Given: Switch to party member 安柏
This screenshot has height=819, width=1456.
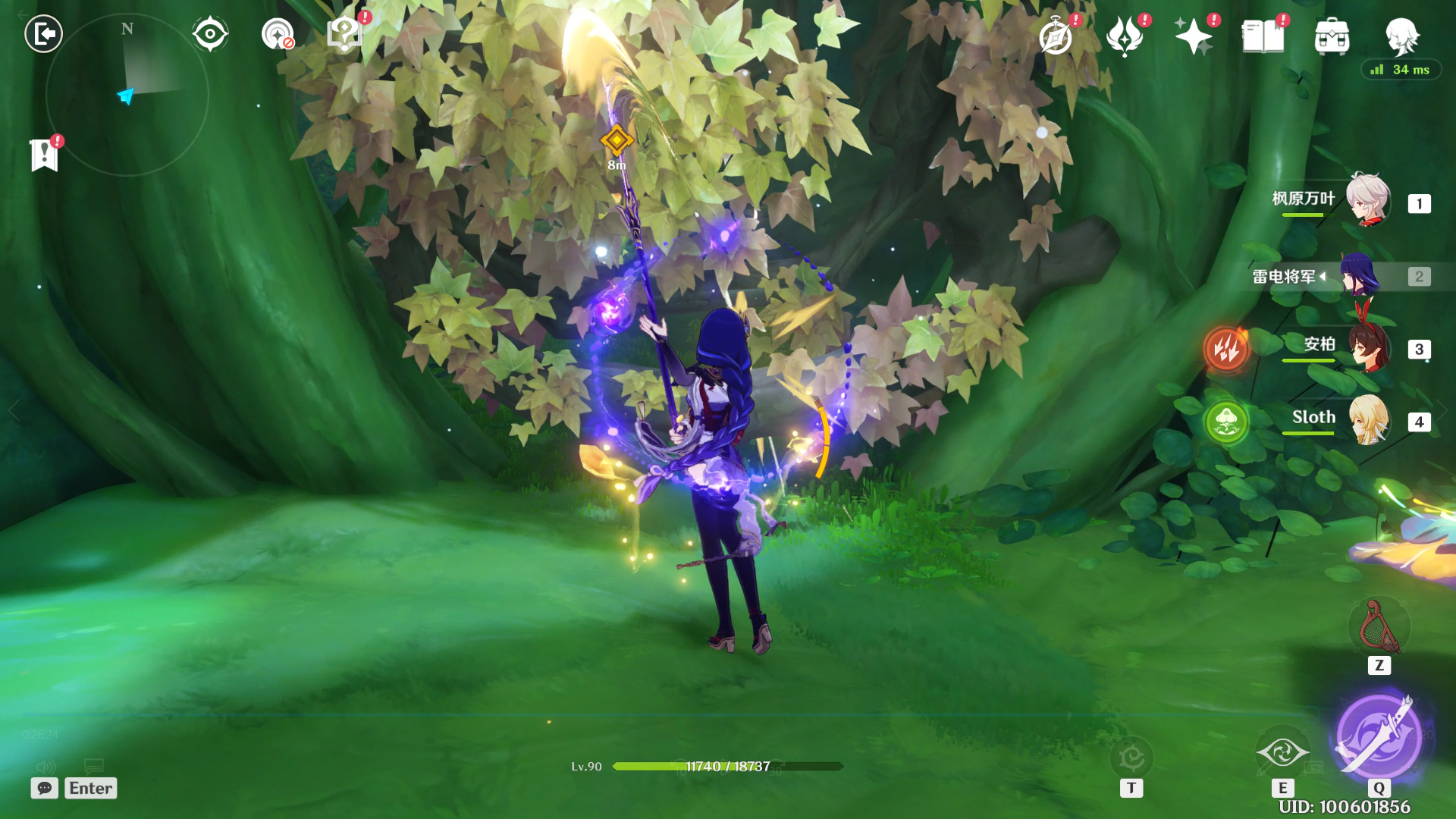Looking at the screenshot, I should tap(1367, 348).
